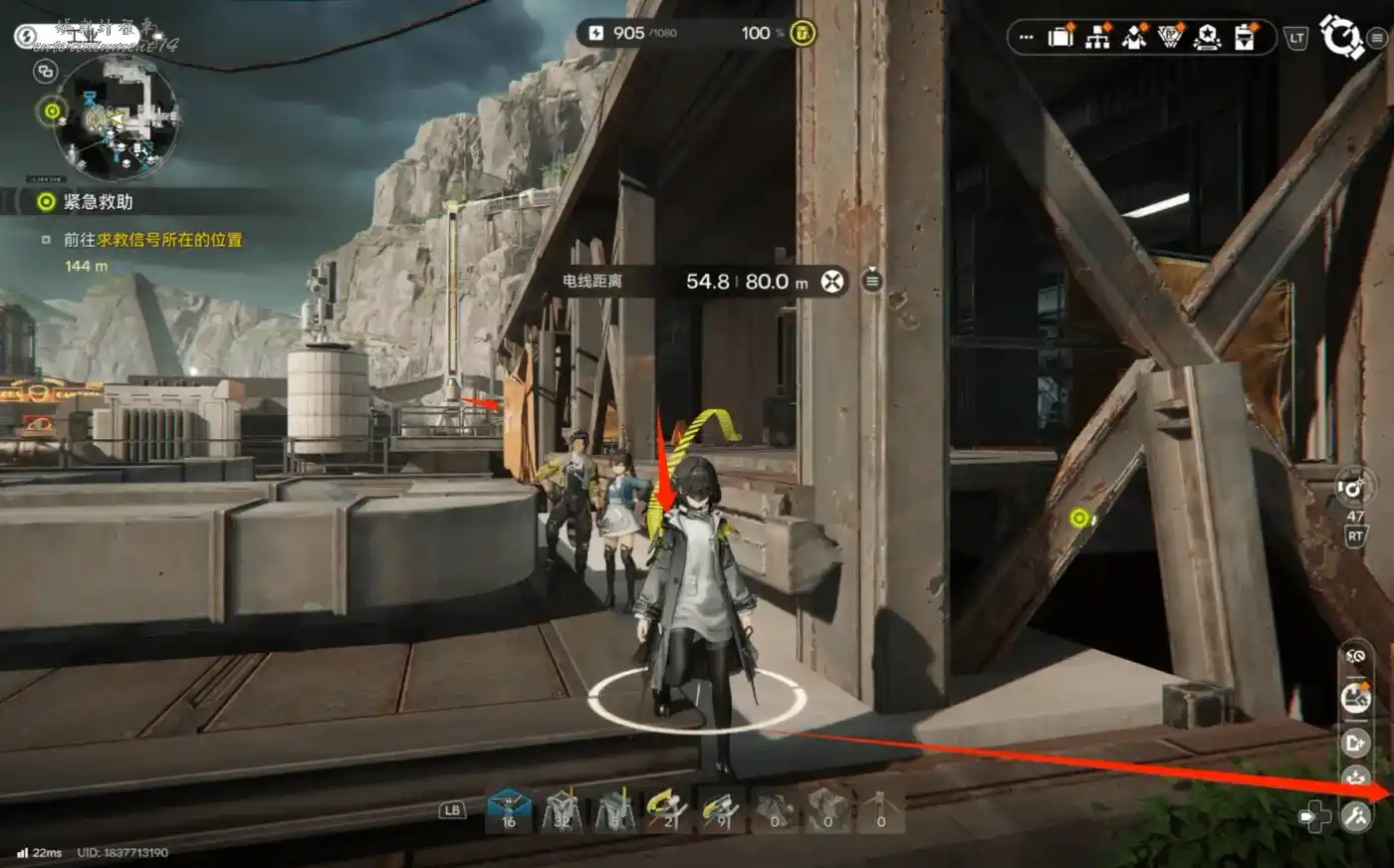This screenshot has width=1394, height=868.
Task: Click the ellipsis more-options icon
Action: pyautogui.click(x=1027, y=38)
